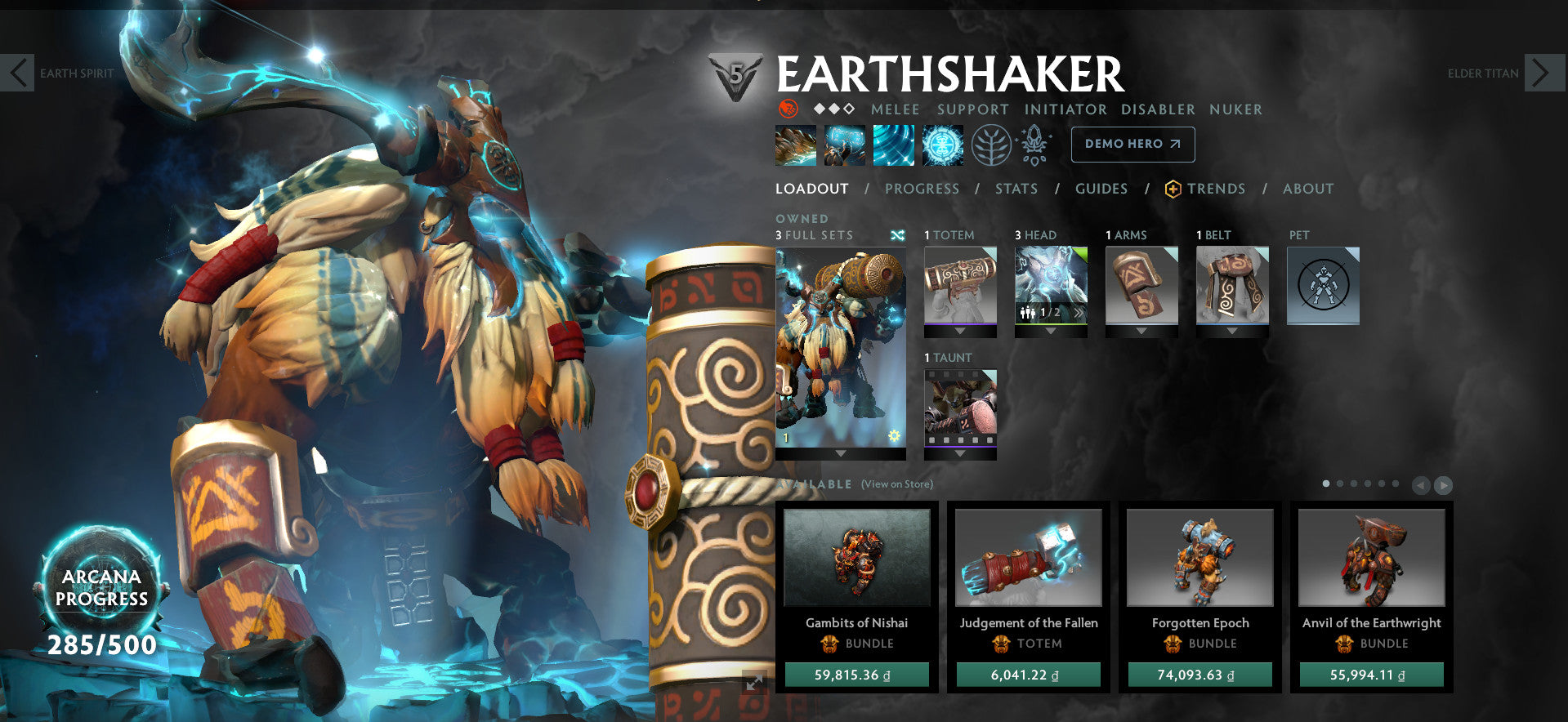Select the empty PET slot
This screenshot has width=1568, height=722.
point(1322,286)
